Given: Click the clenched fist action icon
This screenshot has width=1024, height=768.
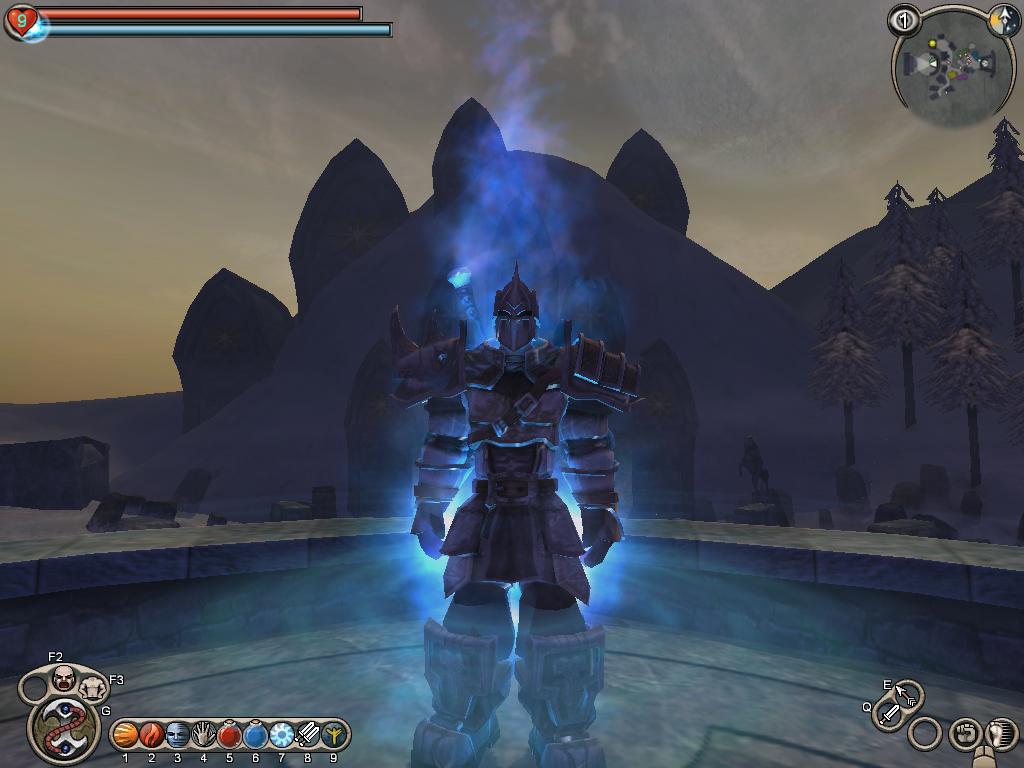Looking at the screenshot, I should pyautogui.click(x=963, y=734).
